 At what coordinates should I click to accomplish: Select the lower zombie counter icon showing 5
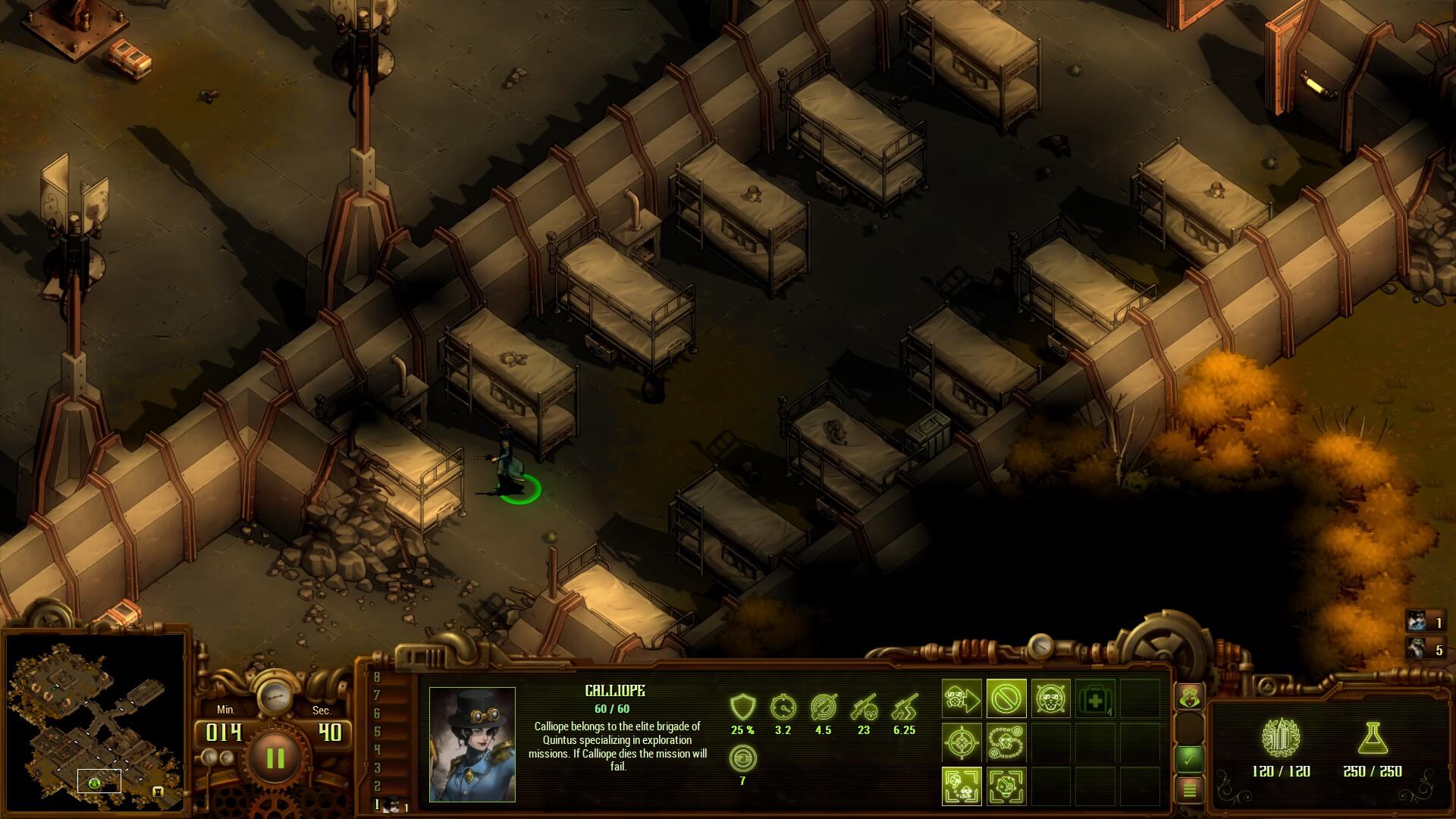click(x=1417, y=649)
